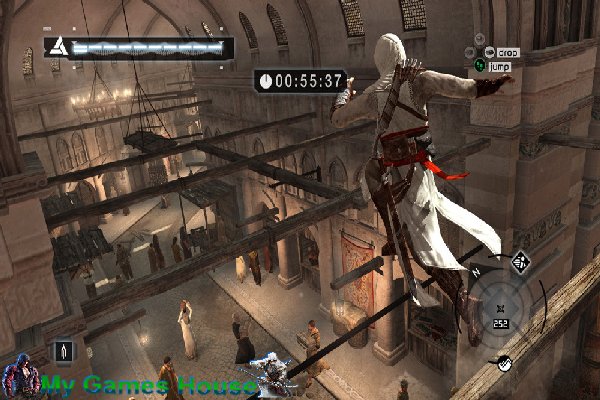Activate the green jump legs icon

[480, 66]
